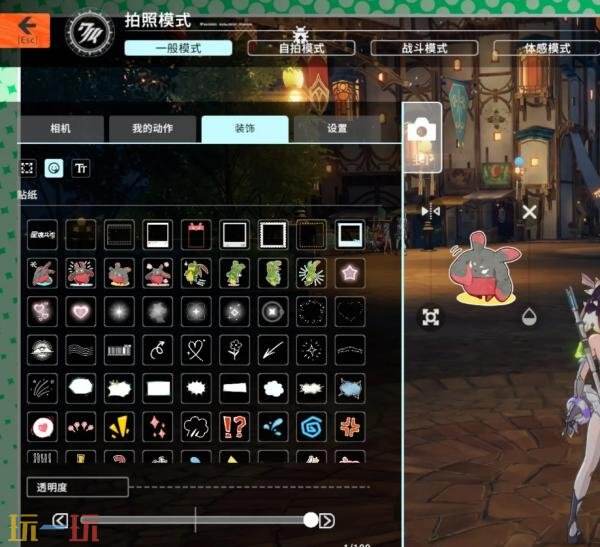Viewport: 600px width, 547px height.
Task: Take a photo with the camera button
Action: (x=422, y=130)
